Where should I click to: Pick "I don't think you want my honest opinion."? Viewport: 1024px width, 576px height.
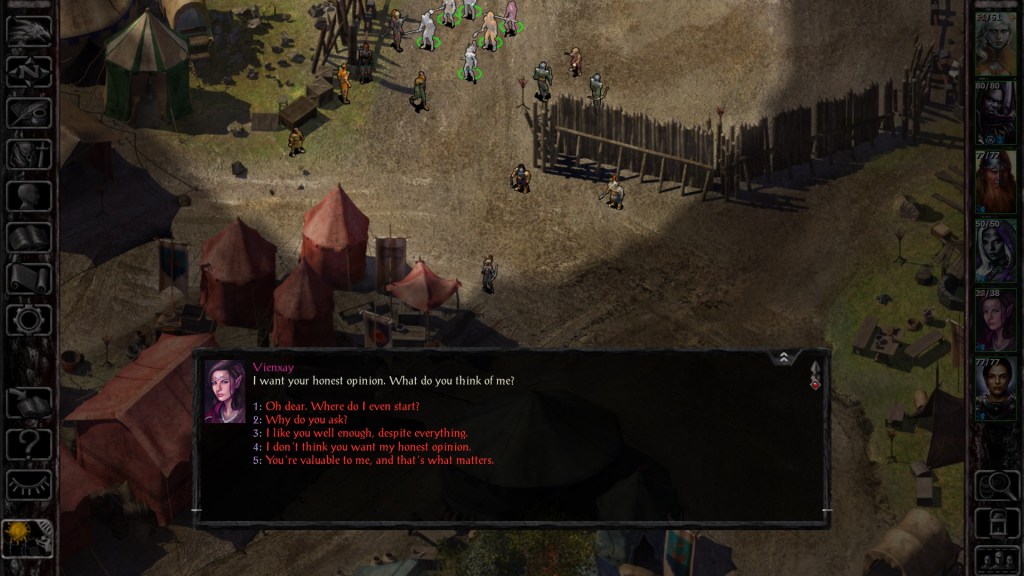click(368, 447)
